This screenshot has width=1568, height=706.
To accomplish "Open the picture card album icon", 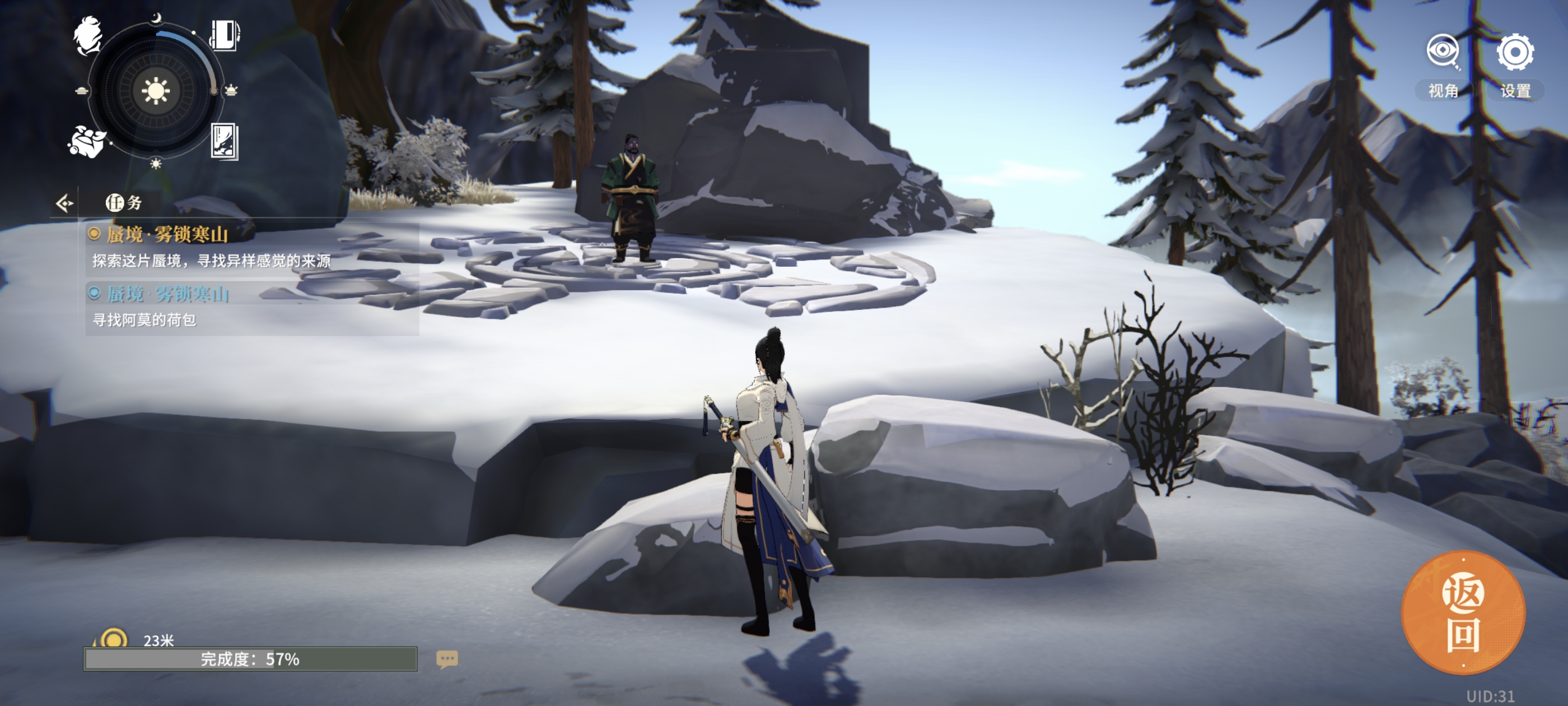I will pyautogui.click(x=224, y=141).
